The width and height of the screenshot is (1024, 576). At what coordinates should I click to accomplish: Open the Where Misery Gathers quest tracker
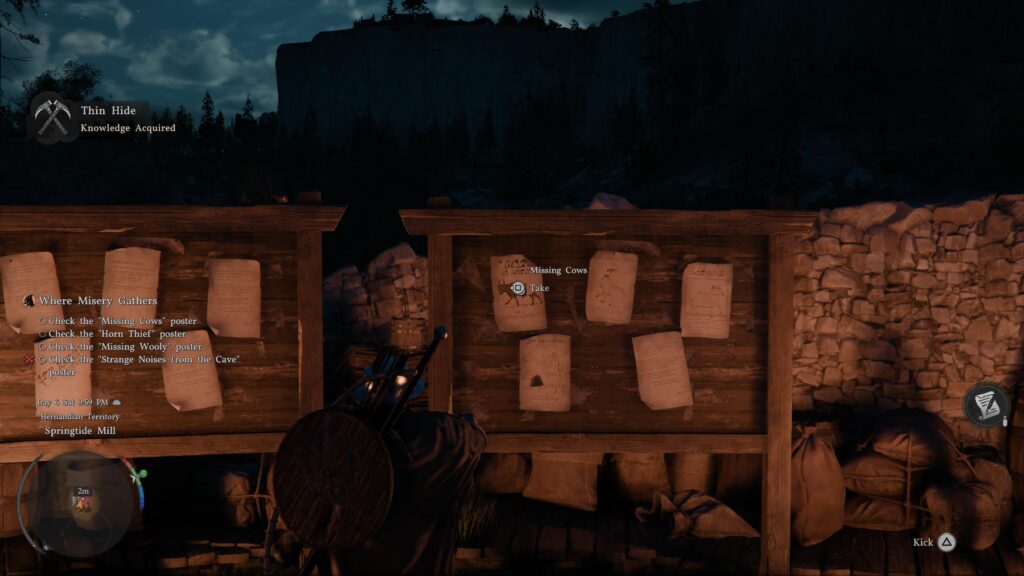point(97,300)
